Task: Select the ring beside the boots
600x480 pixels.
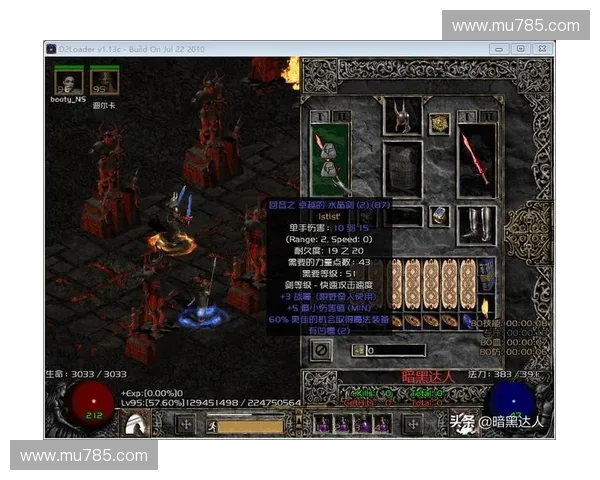Action: point(440,215)
